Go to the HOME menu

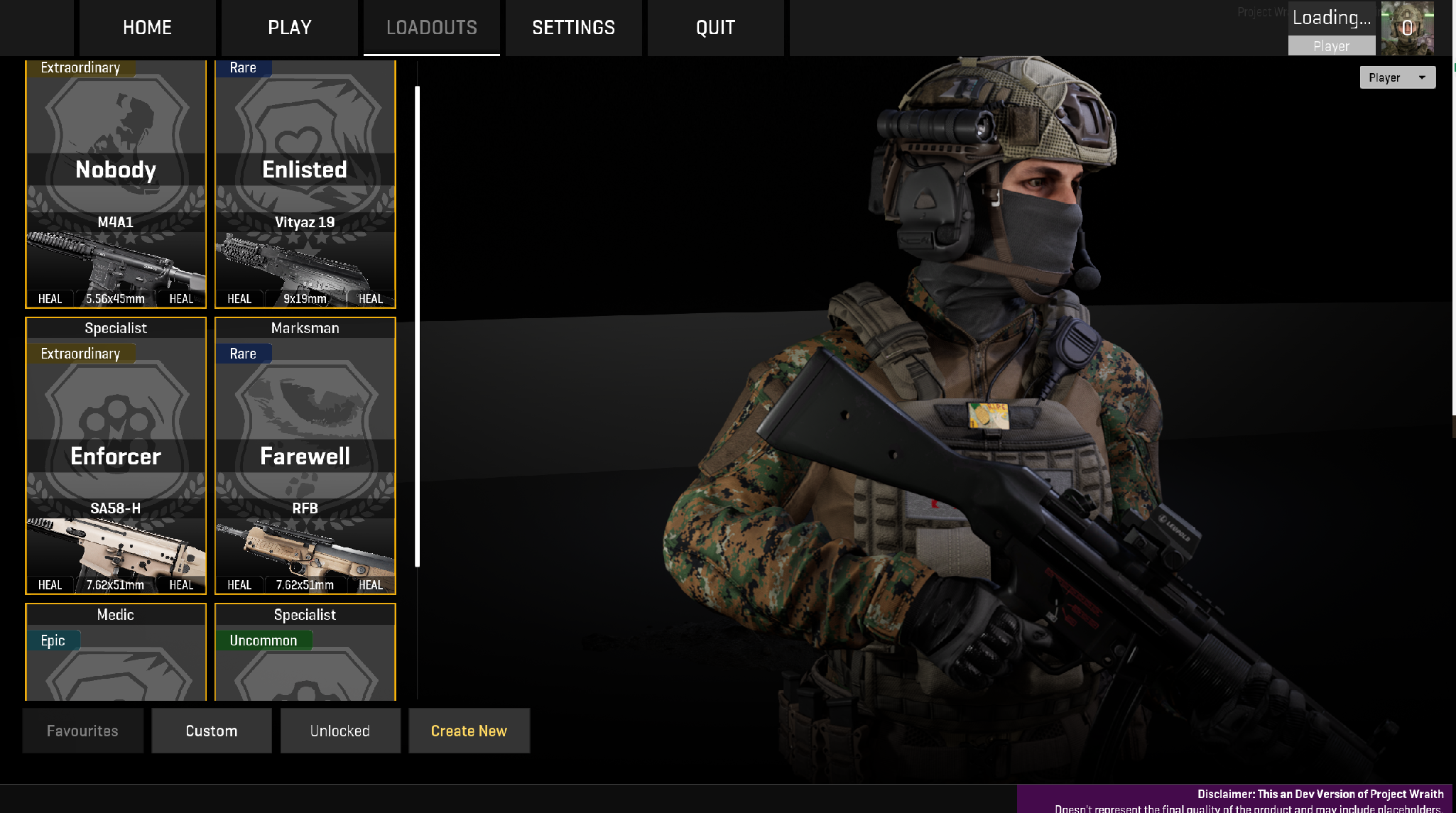click(x=147, y=28)
